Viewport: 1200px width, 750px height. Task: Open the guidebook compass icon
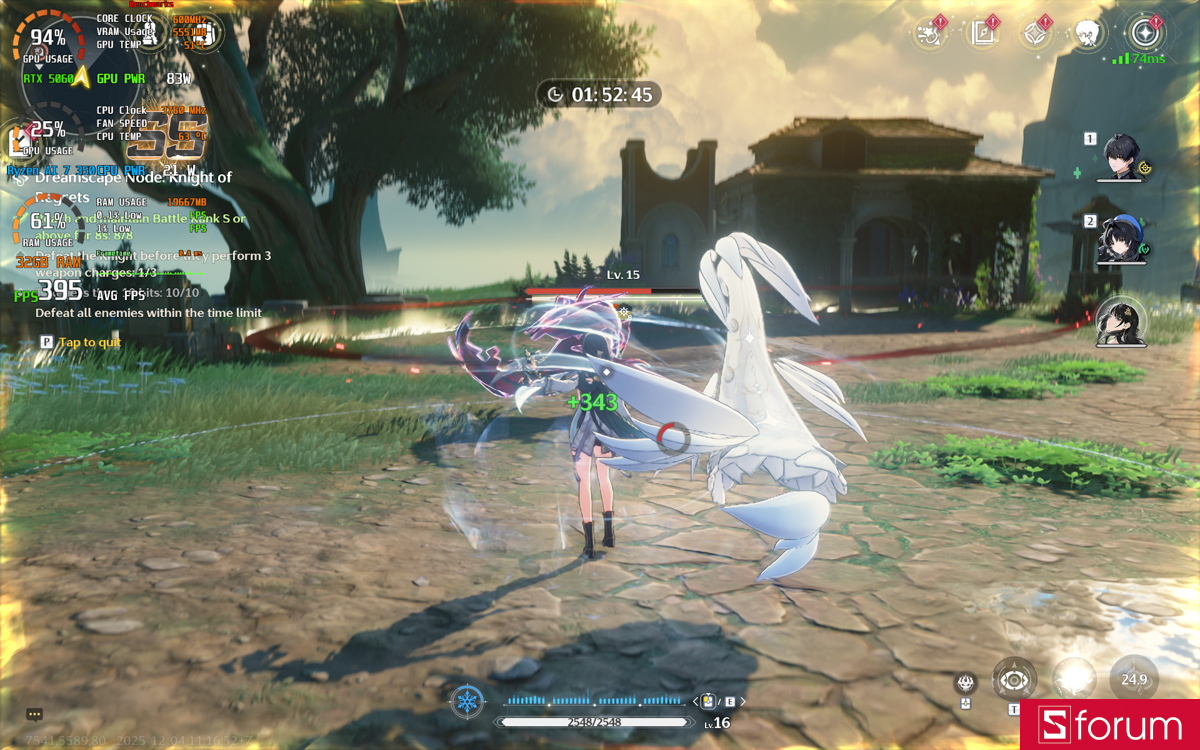(982, 34)
